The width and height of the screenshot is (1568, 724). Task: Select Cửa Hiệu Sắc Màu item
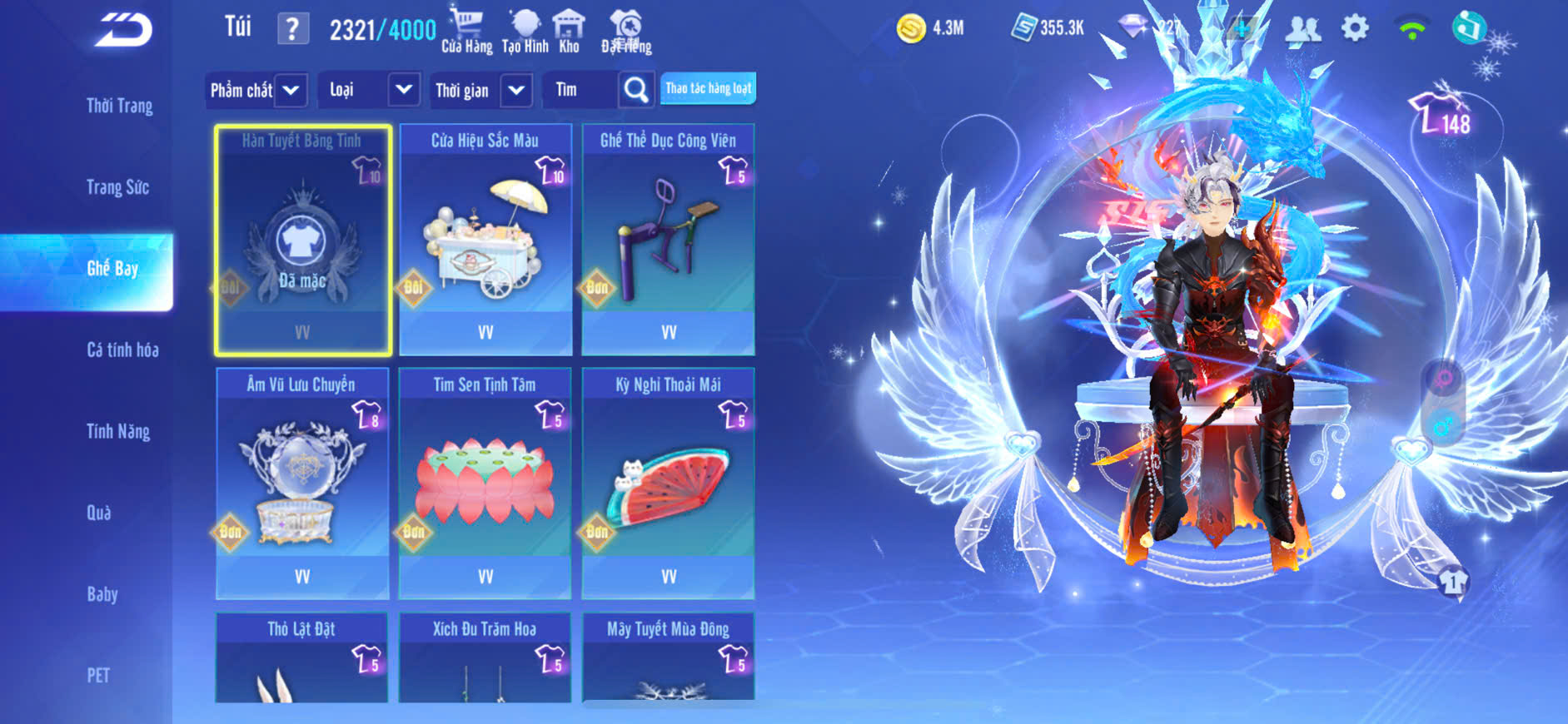point(485,240)
